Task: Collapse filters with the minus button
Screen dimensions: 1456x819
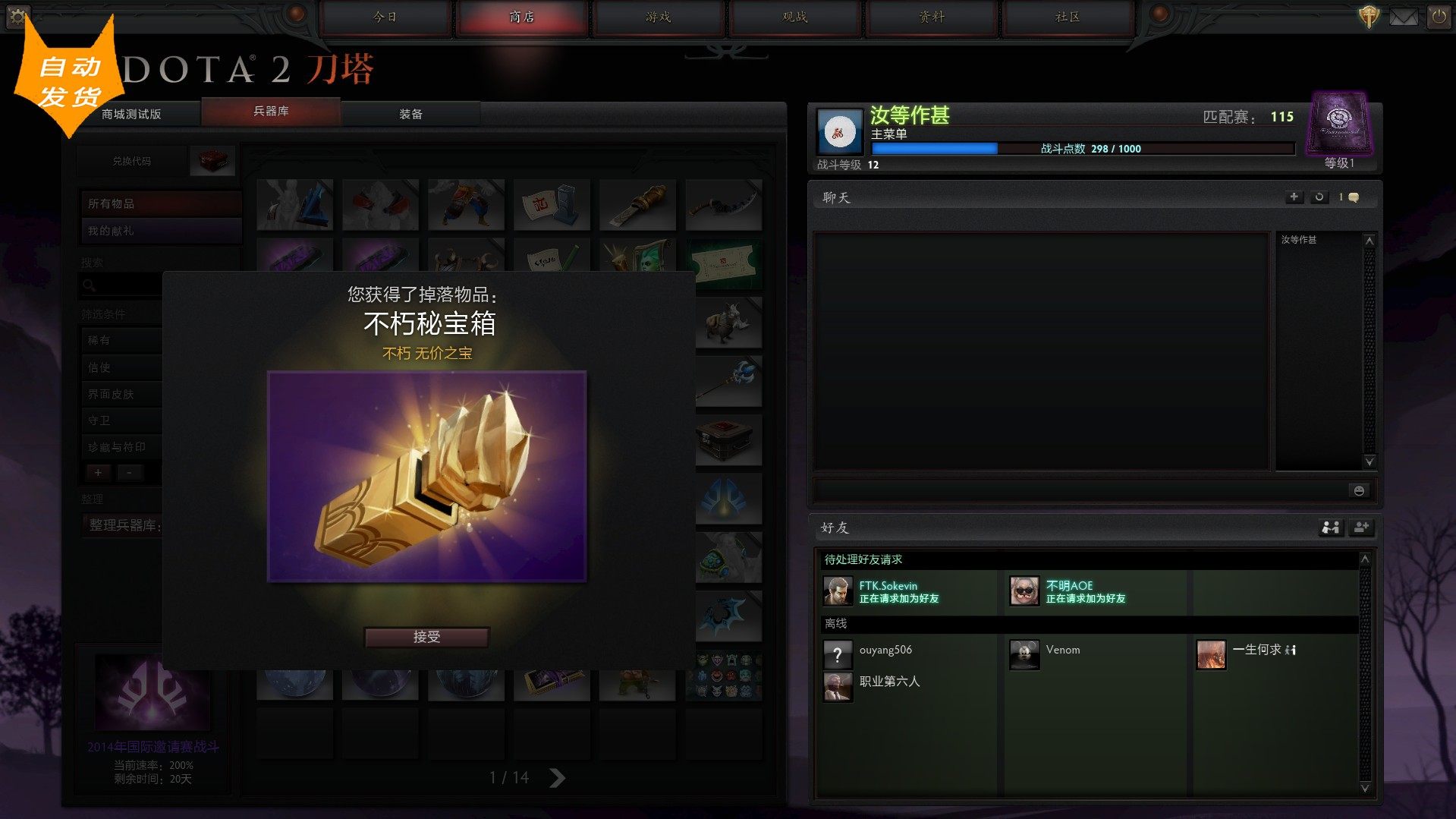Action: [x=130, y=472]
